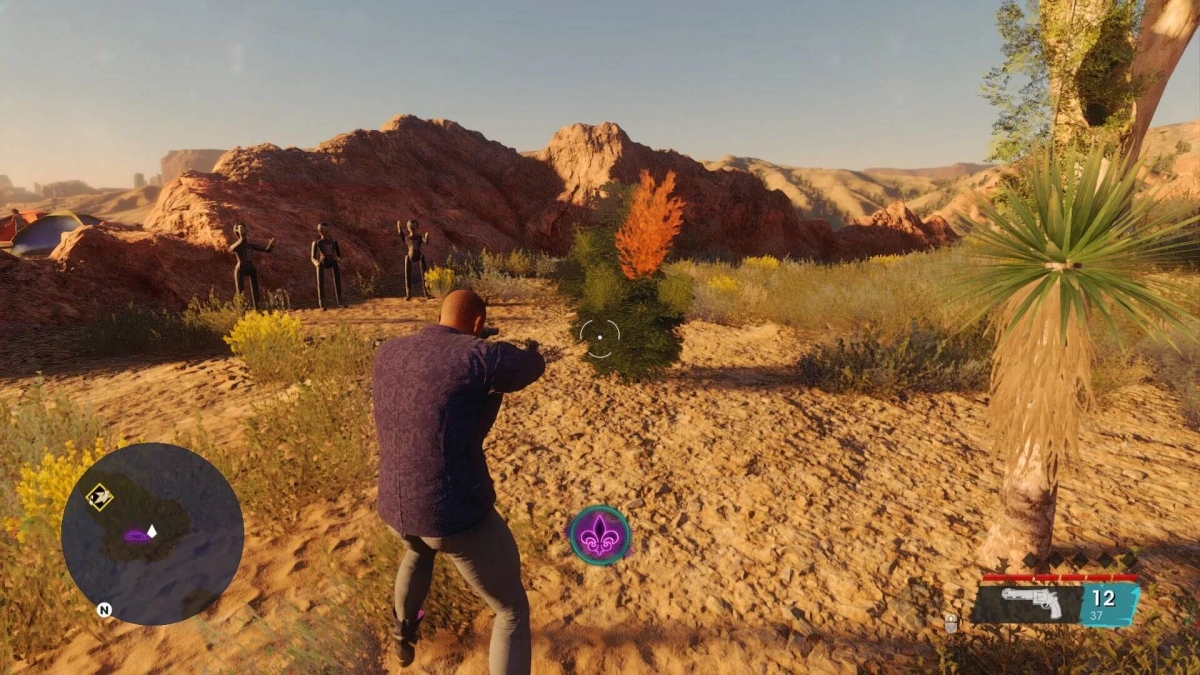Click the purple marker on the minimap
Viewport: 1200px width, 675px height.
click(x=136, y=536)
